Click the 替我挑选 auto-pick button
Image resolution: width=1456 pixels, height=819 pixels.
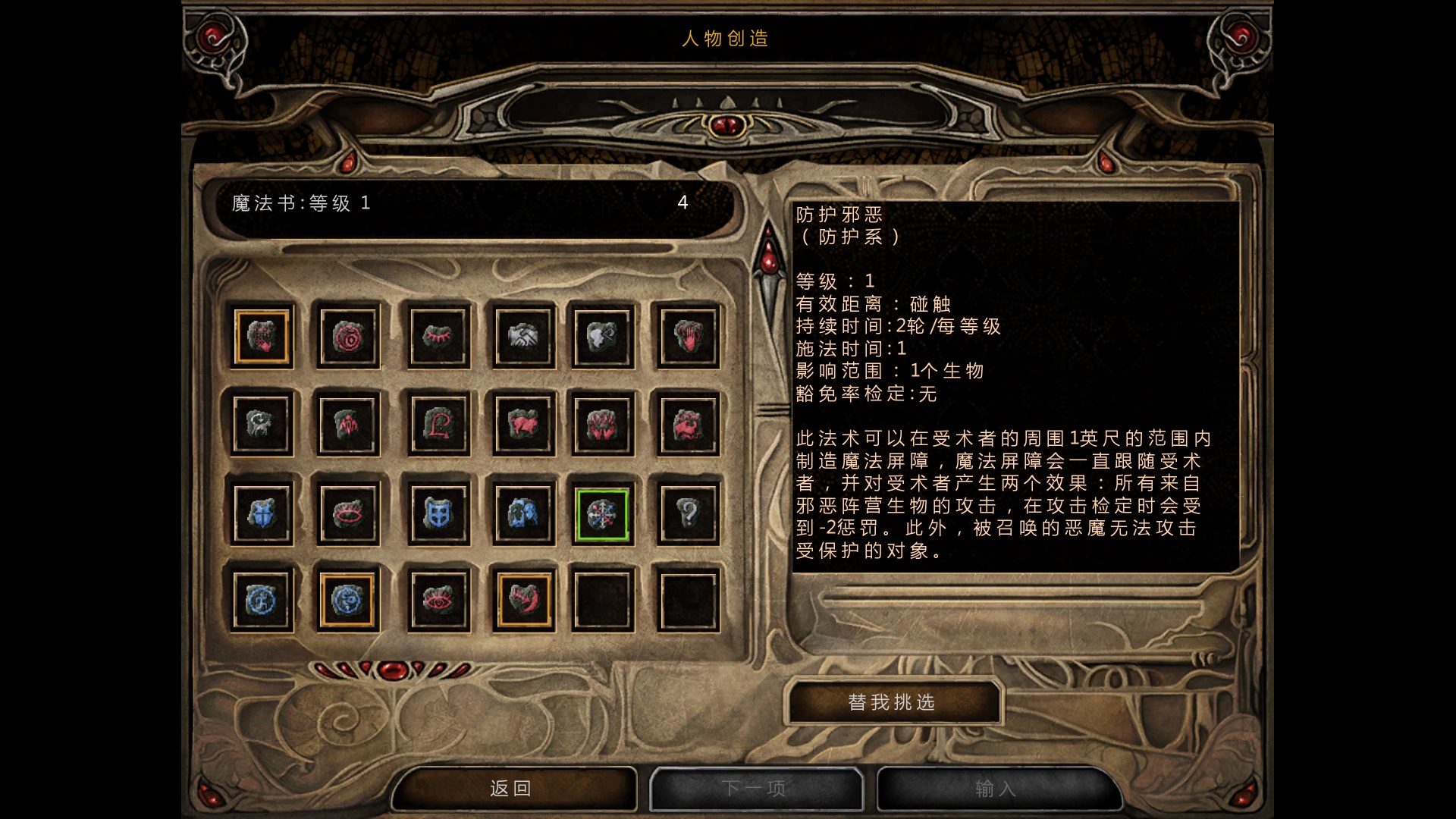895,702
